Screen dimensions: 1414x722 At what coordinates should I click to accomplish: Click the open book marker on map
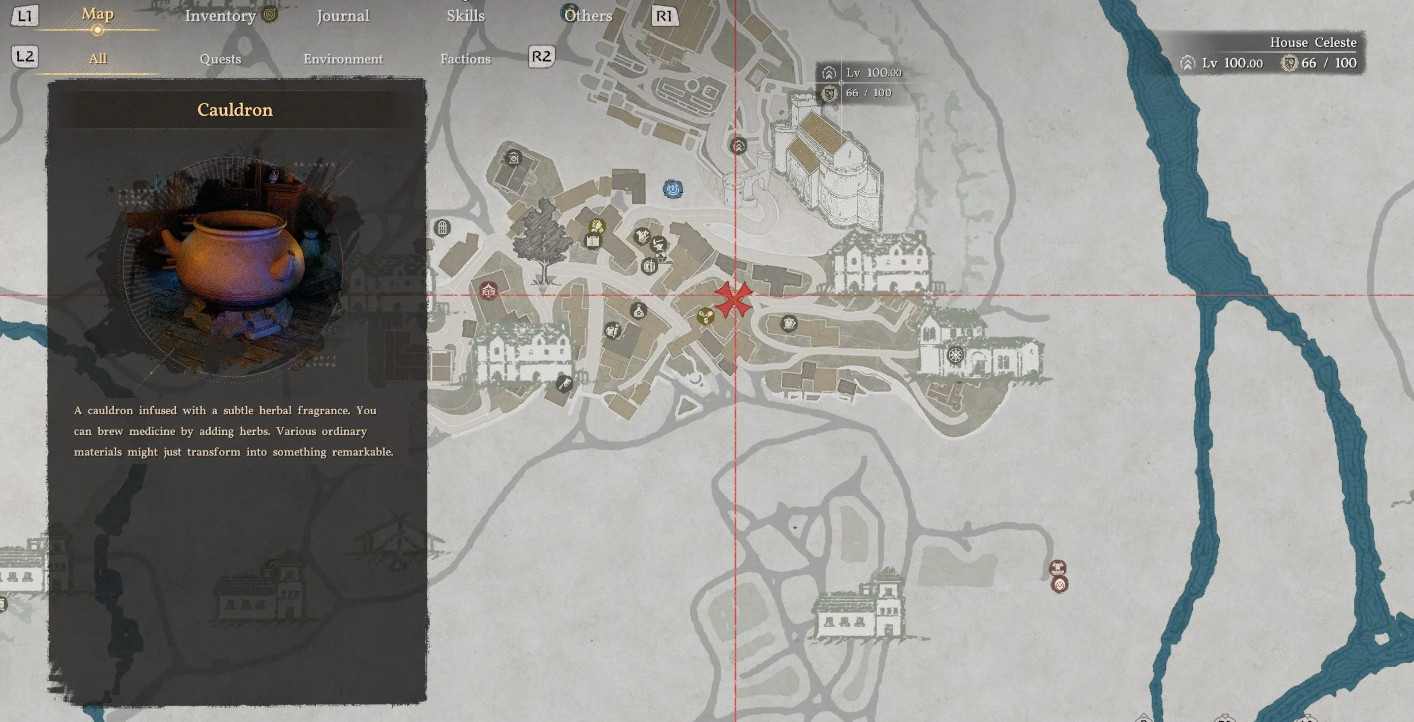pyautogui.click(x=593, y=241)
